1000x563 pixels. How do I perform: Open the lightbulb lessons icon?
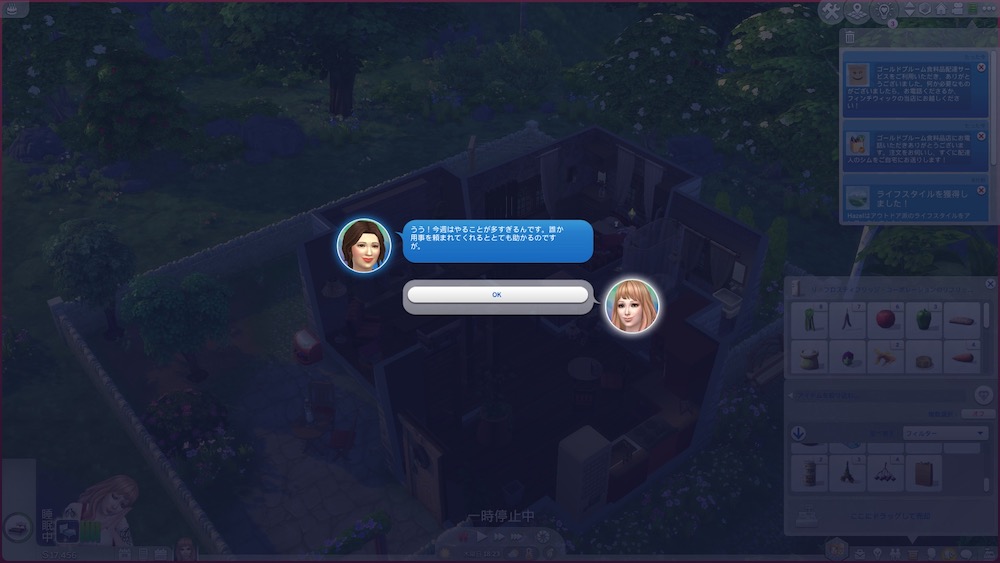(884, 11)
